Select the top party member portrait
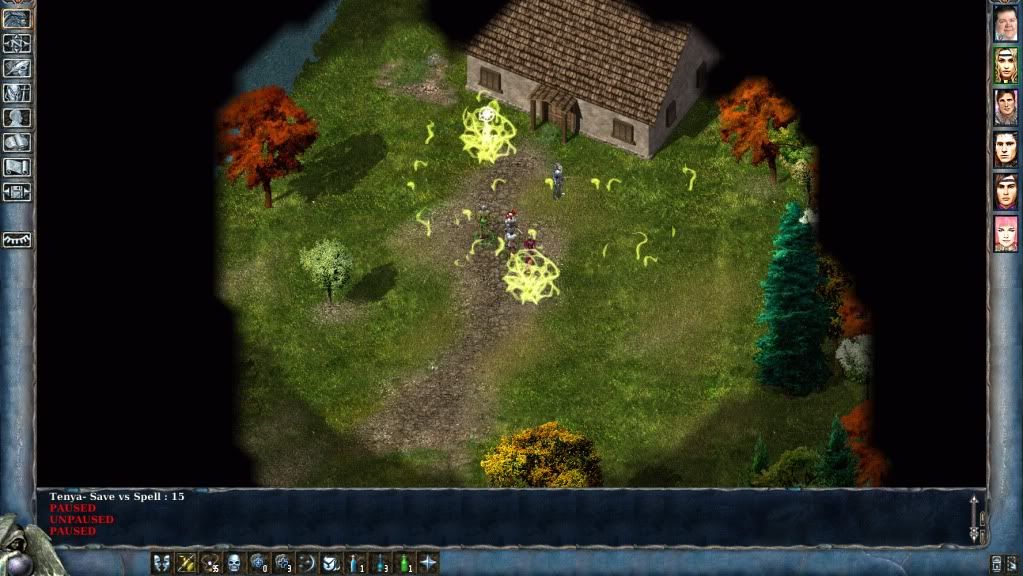 (x=1005, y=22)
